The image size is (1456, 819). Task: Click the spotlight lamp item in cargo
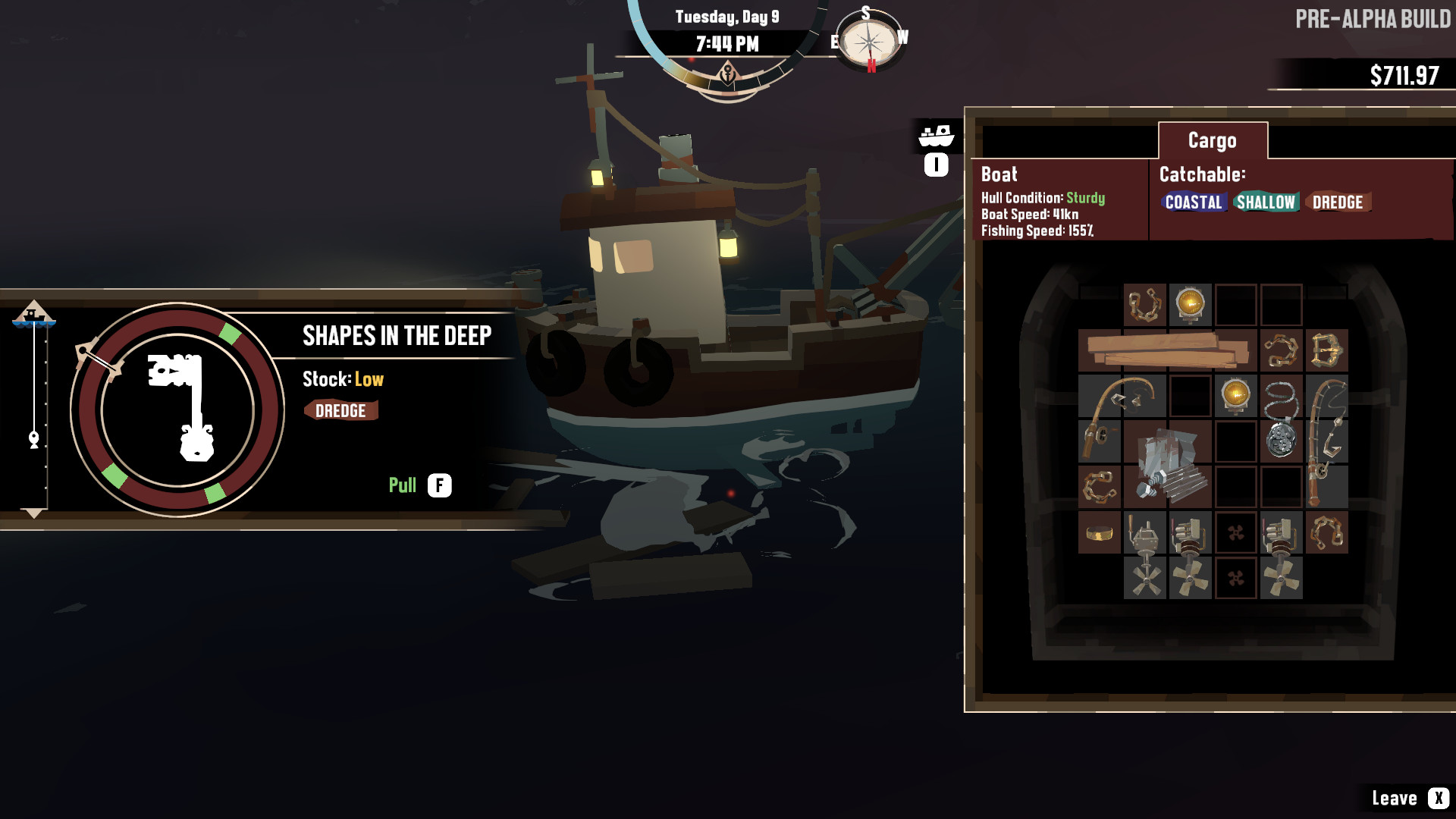click(x=1191, y=306)
